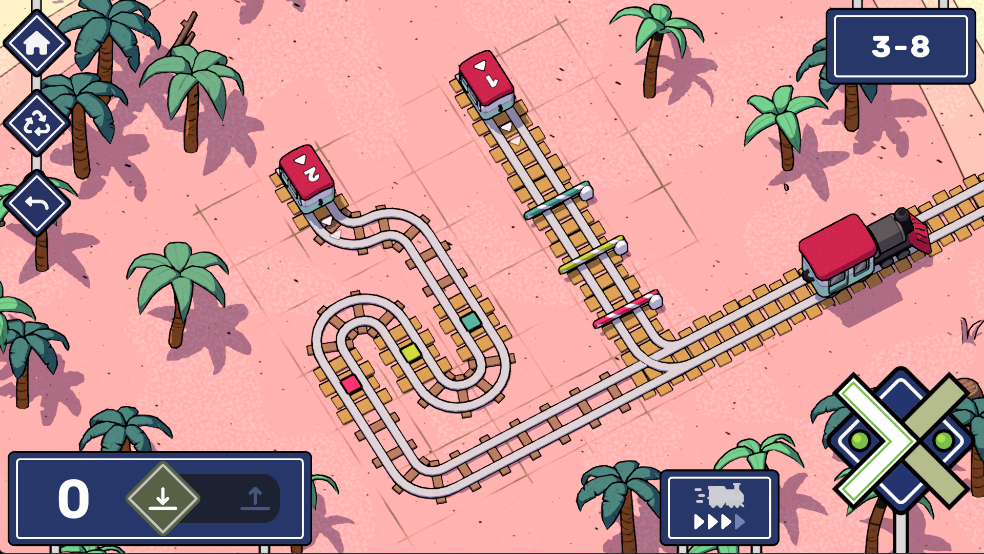Reset the level with the recycle-arrows button
The height and width of the screenshot is (554, 984).
coord(37,124)
